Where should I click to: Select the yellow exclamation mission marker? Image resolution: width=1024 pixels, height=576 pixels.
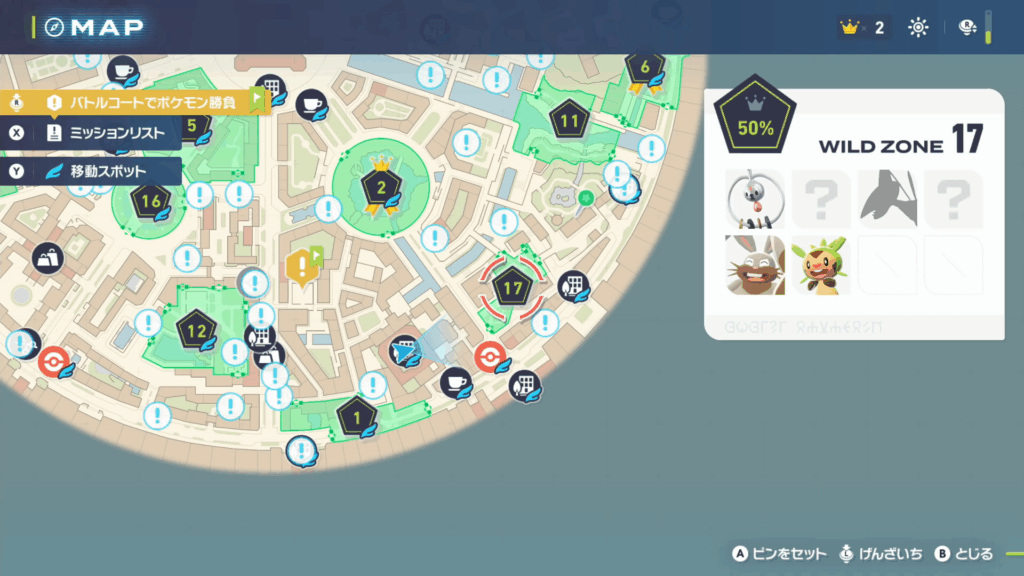click(x=300, y=266)
